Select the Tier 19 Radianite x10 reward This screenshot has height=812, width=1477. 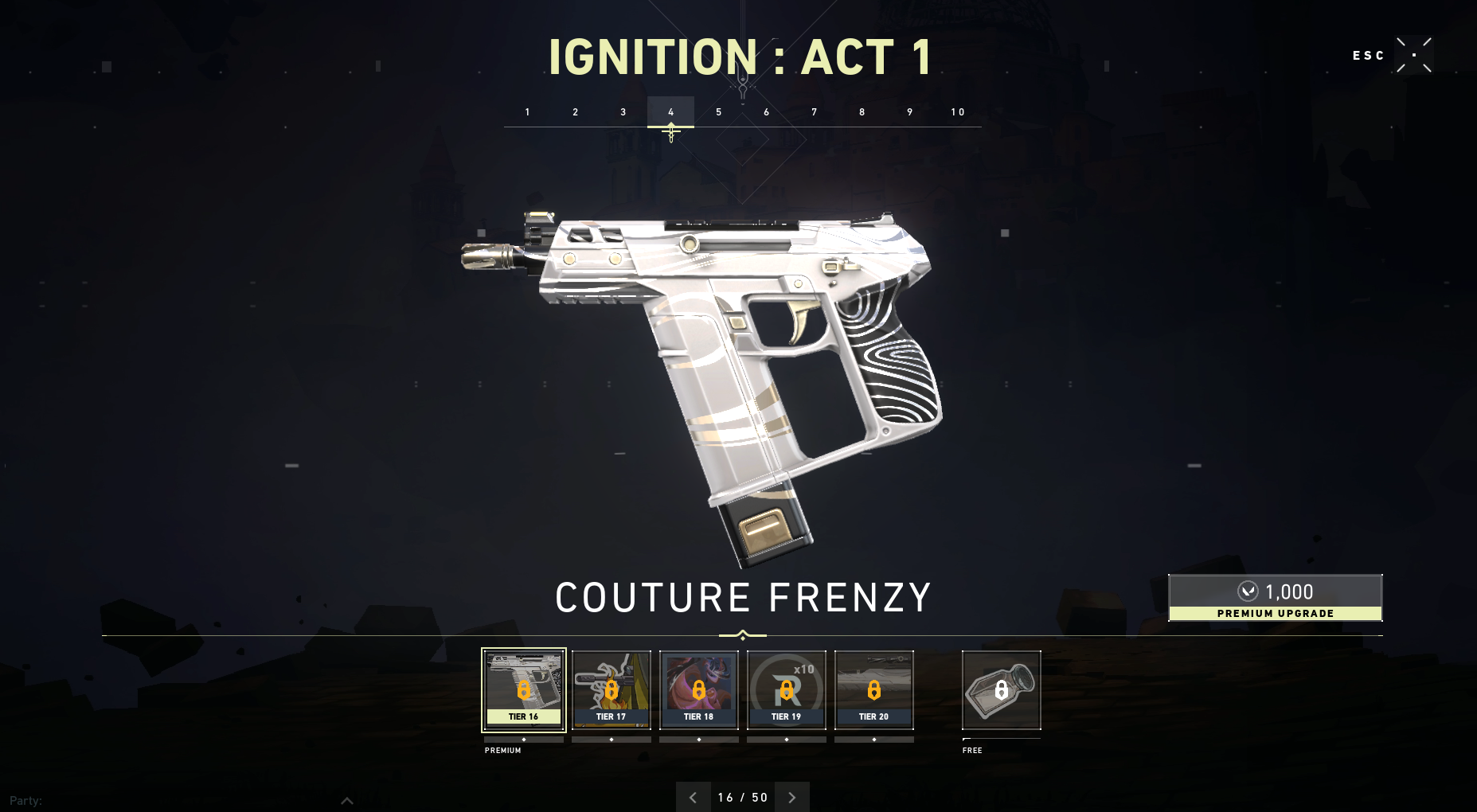click(x=787, y=689)
